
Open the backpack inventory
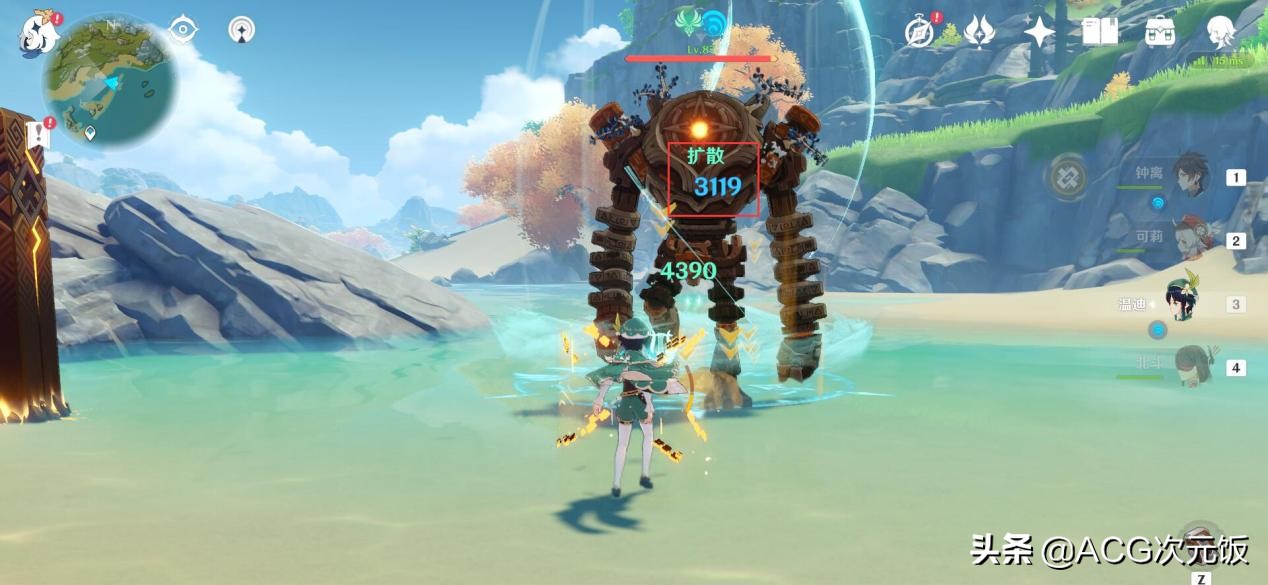(x=1160, y=32)
